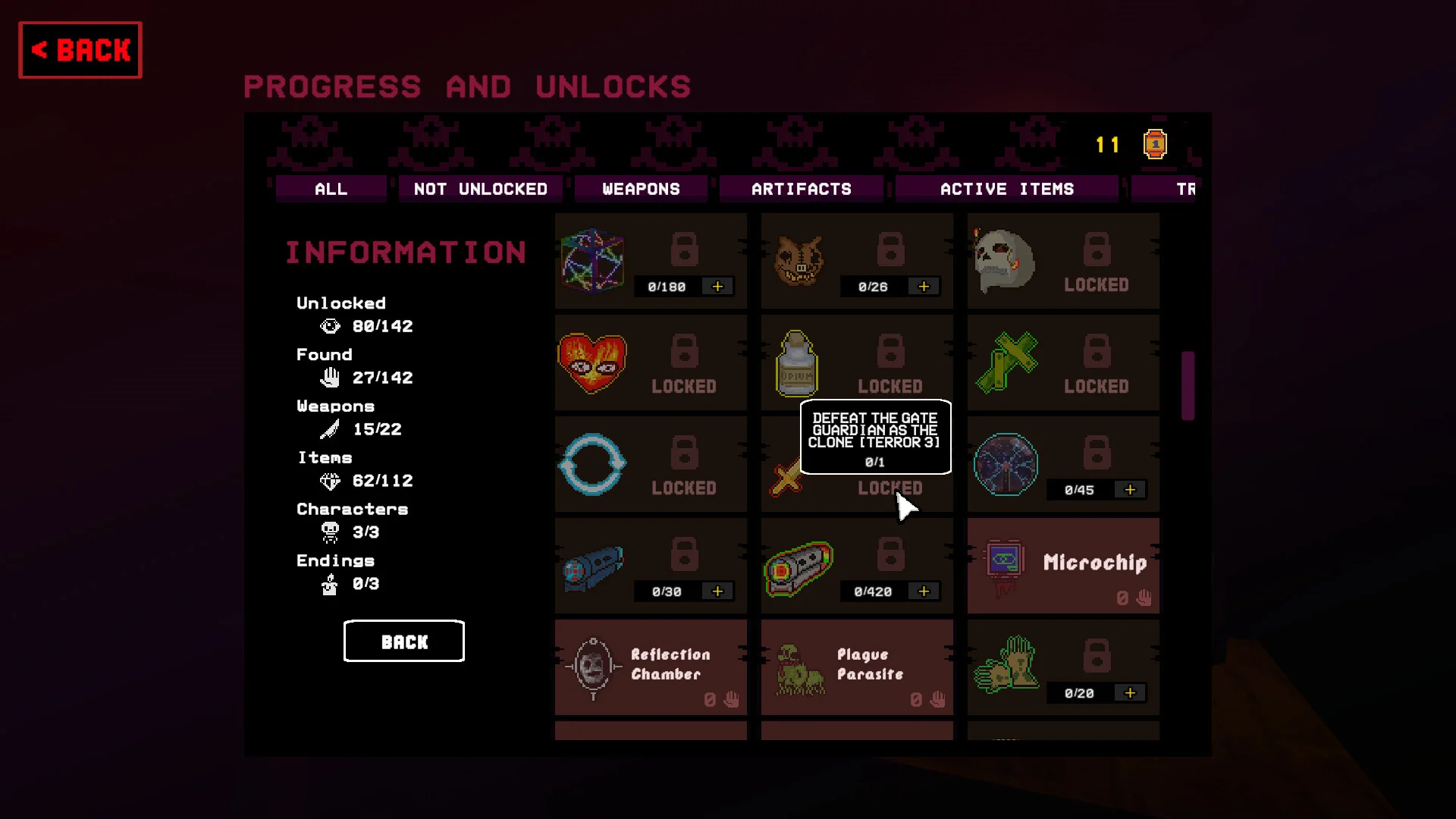Select the locked flaming heart item
The image size is (1456, 819).
(651, 362)
